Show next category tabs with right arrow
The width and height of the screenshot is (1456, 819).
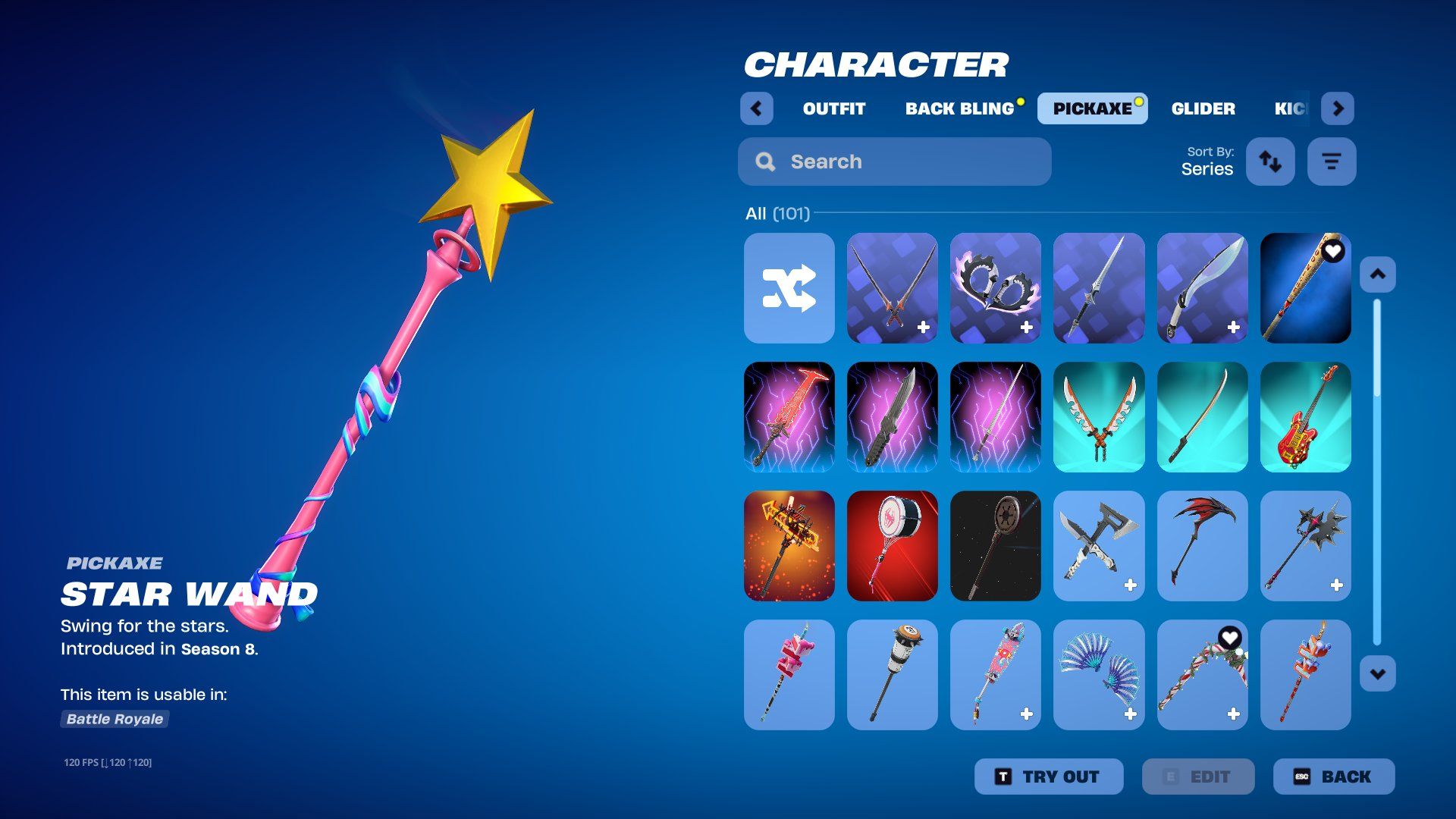[x=1338, y=108]
